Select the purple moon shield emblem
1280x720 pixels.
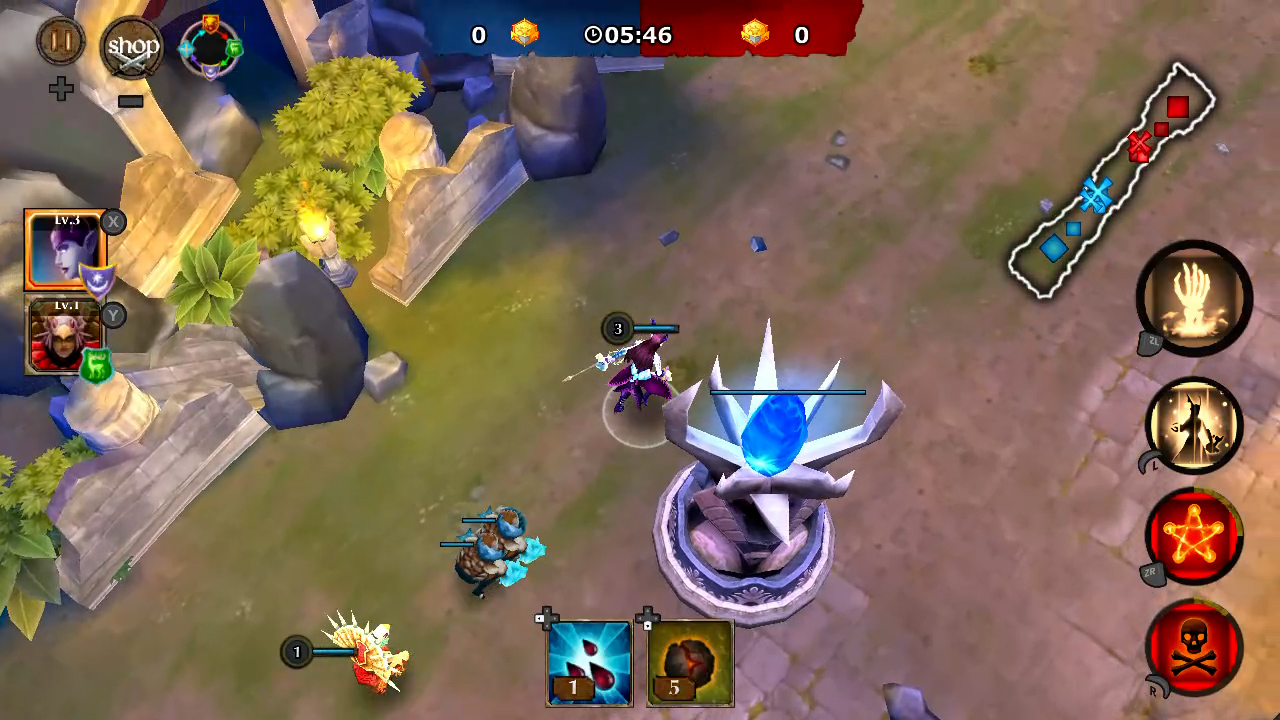[x=96, y=281]
